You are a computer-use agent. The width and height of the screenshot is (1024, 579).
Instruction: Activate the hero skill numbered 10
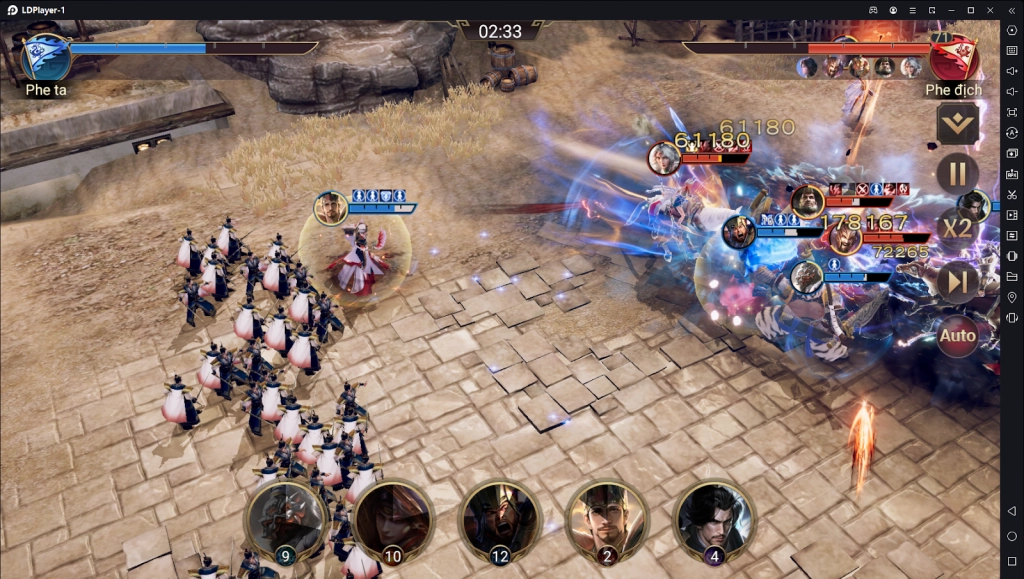coord(392,520)
